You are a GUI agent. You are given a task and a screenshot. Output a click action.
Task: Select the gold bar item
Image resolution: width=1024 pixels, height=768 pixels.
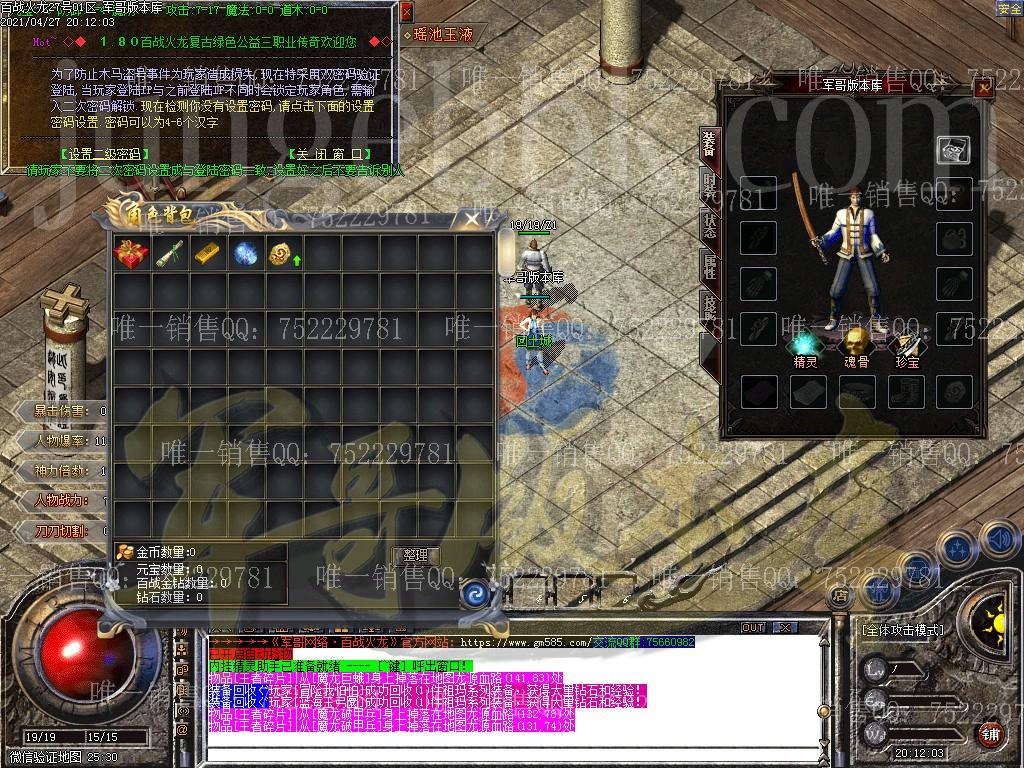207,254
